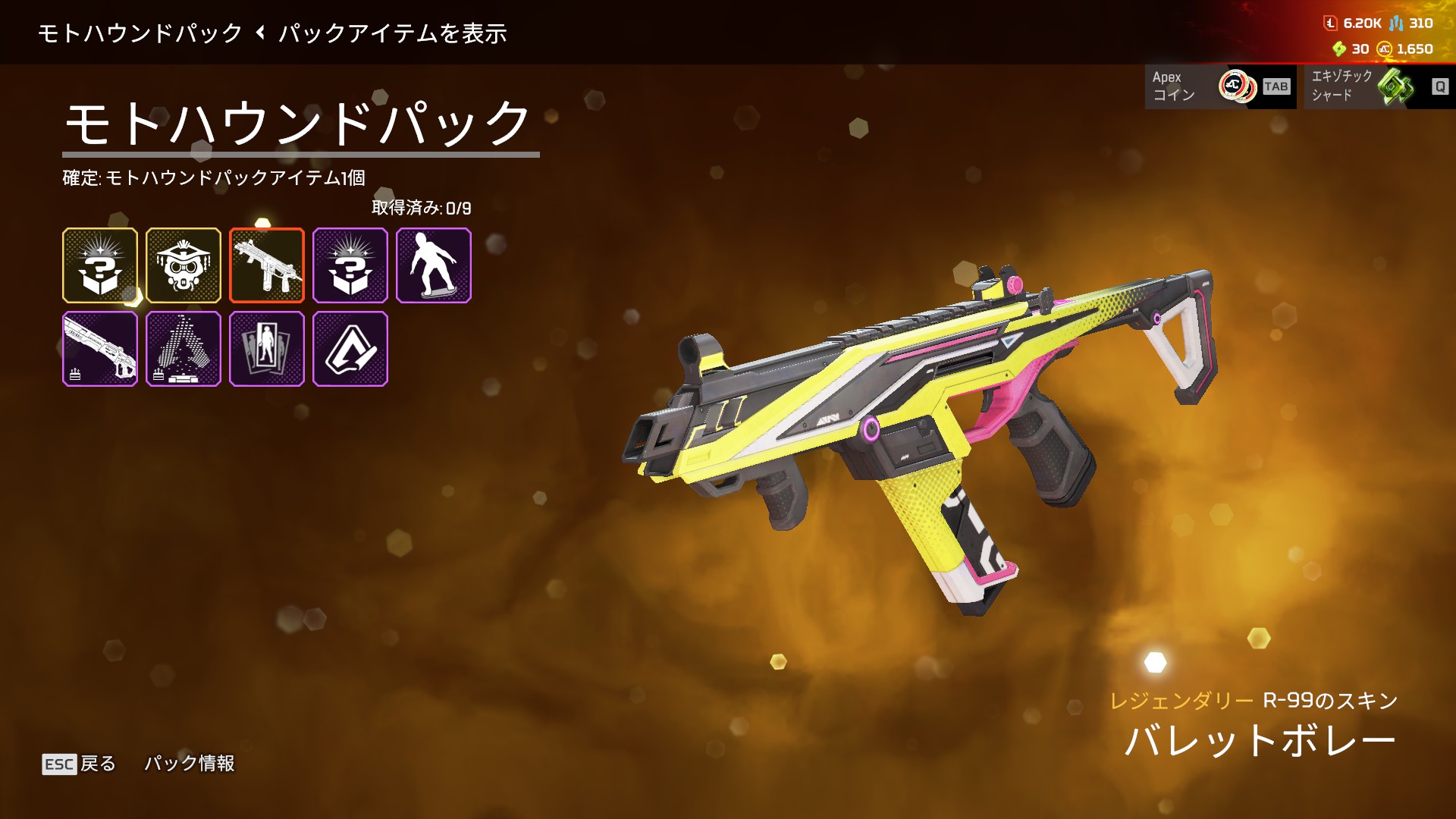Return to モトハウンドパック via the breadcrumb
This screenshot has width=1456, height=819.
pos(140,33)
